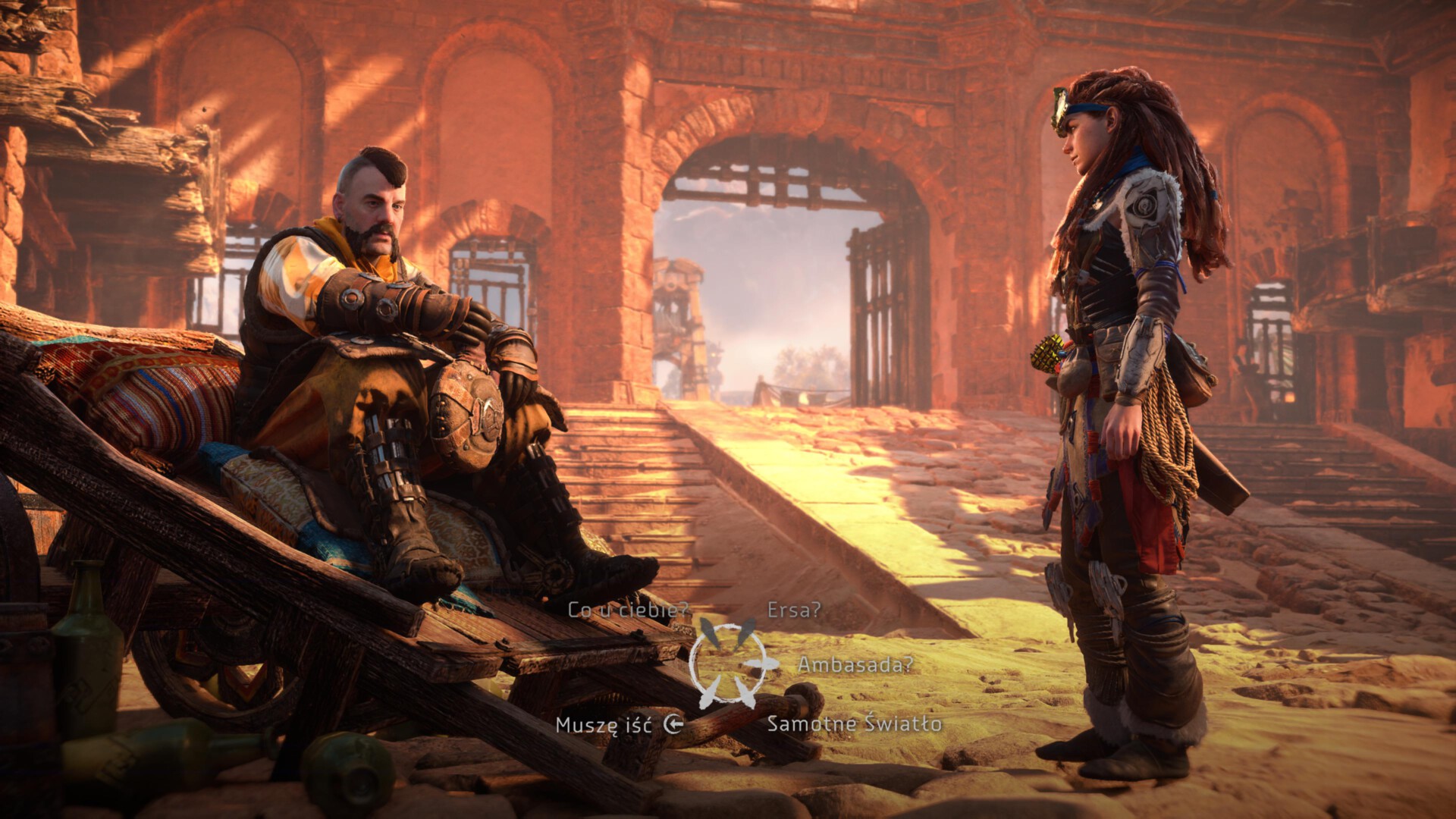Image resolution: width=1456 pixels, height=819 pixels.
Task: Pick the "Samotne Światło" dialogue choice
Action: click(x=854, y=723)
